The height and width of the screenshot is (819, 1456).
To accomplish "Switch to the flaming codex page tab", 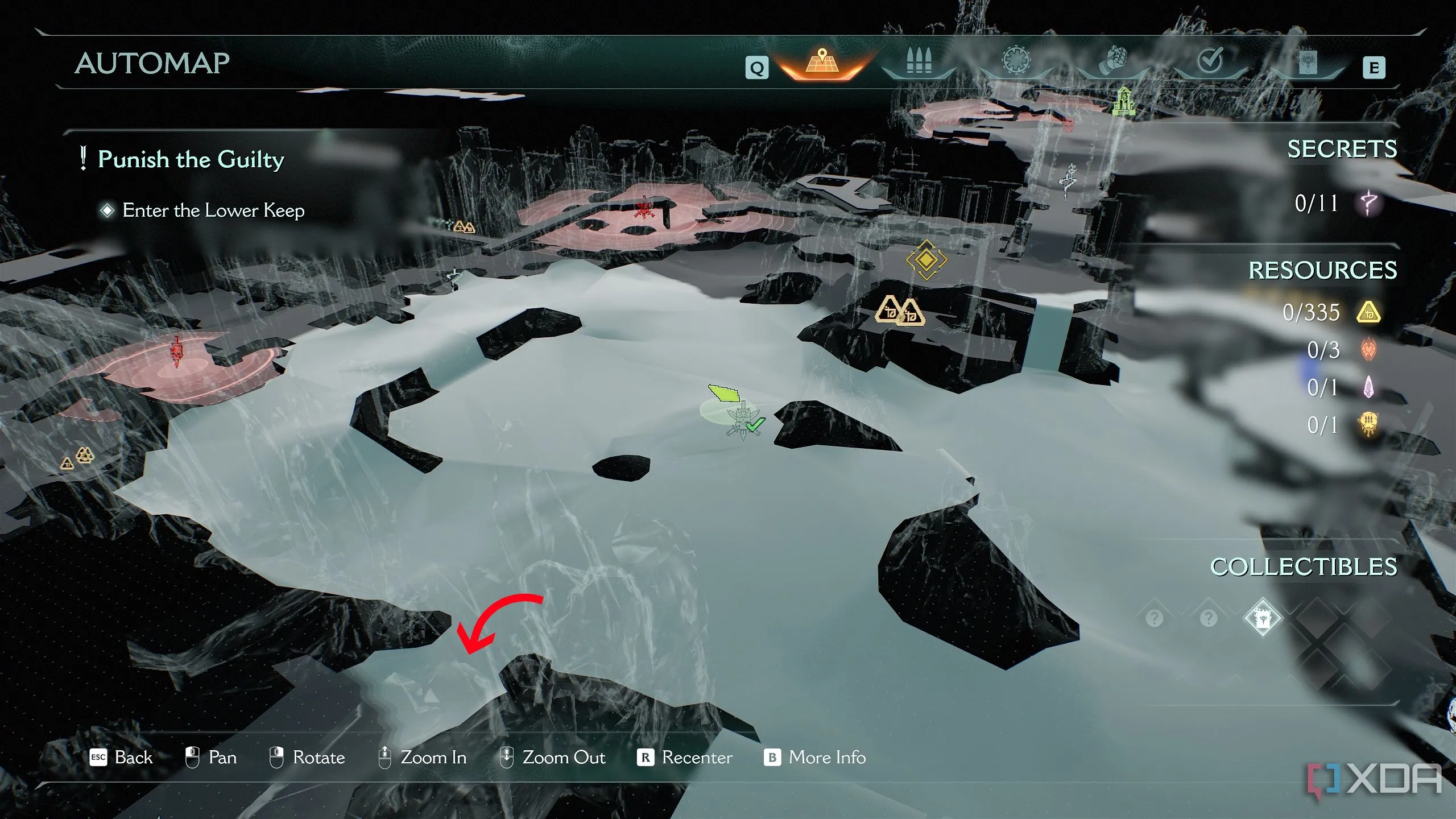I will [x=1308, y=61].
